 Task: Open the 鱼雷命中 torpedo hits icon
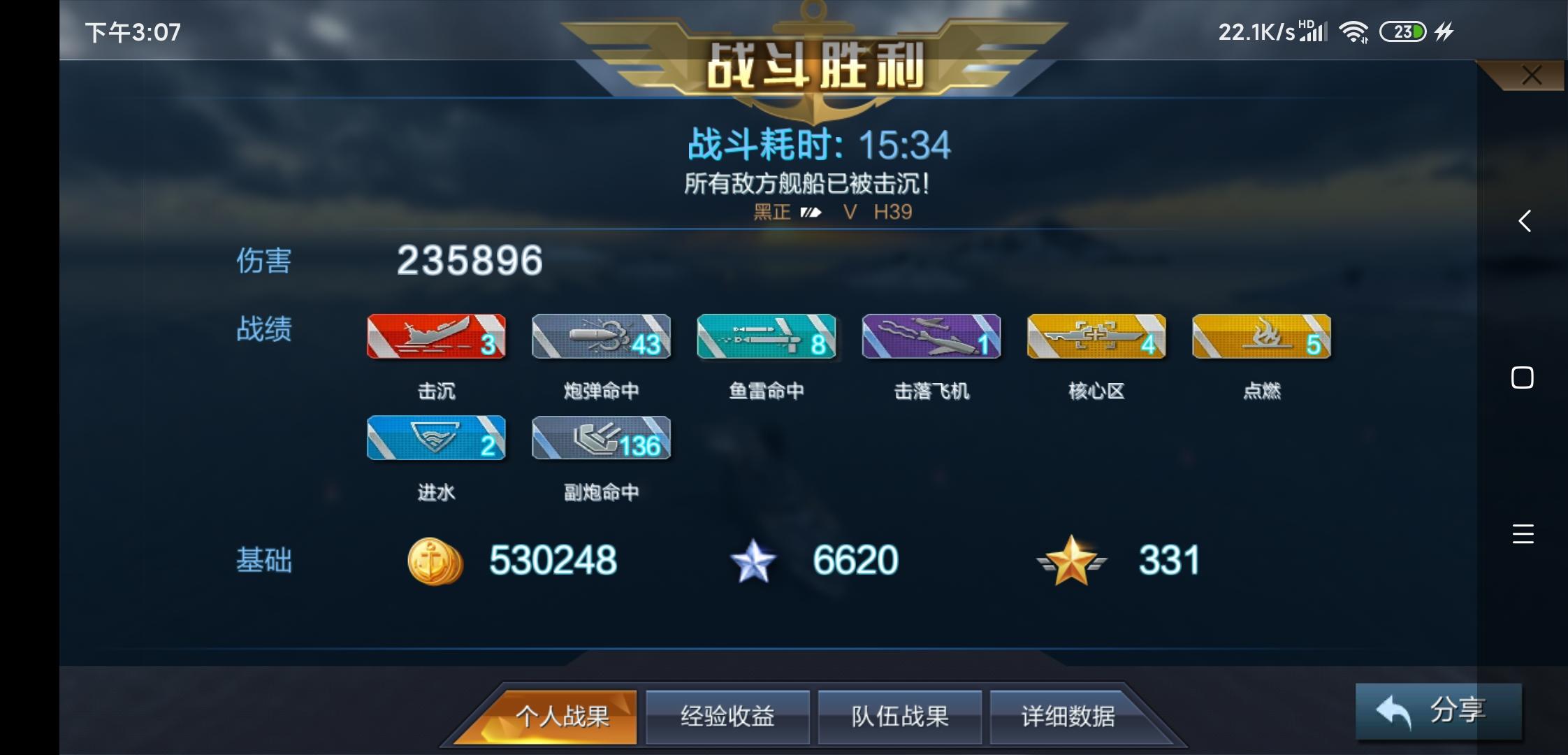(766, 336)
